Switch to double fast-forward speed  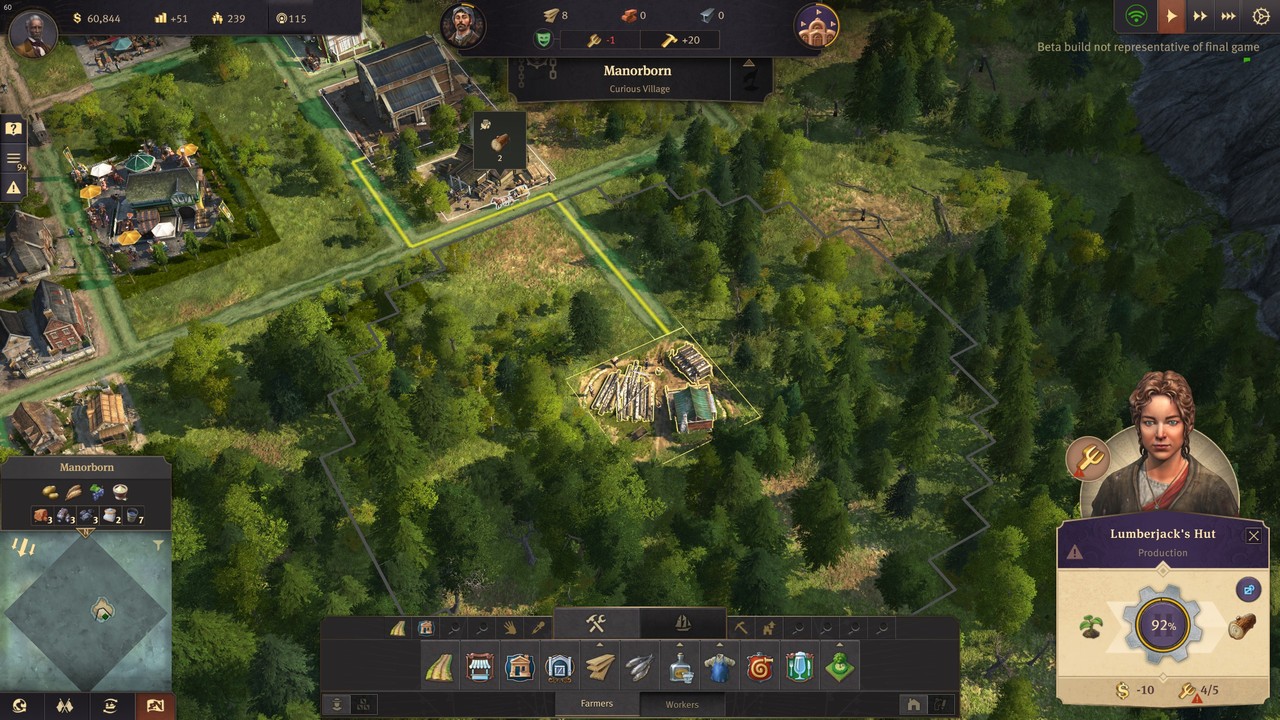(1200, 16)
